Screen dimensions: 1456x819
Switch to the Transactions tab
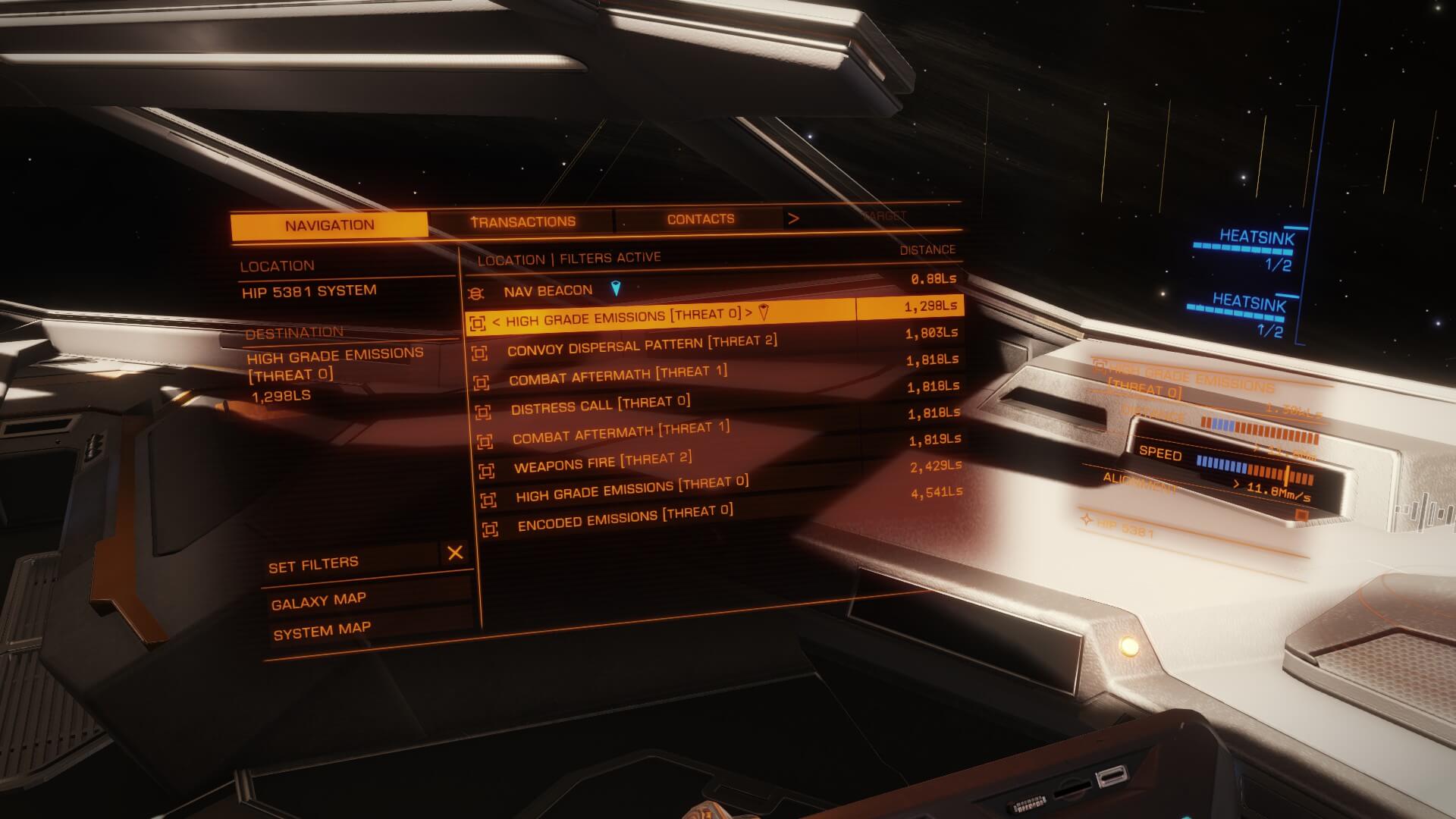tap(522, 221)
